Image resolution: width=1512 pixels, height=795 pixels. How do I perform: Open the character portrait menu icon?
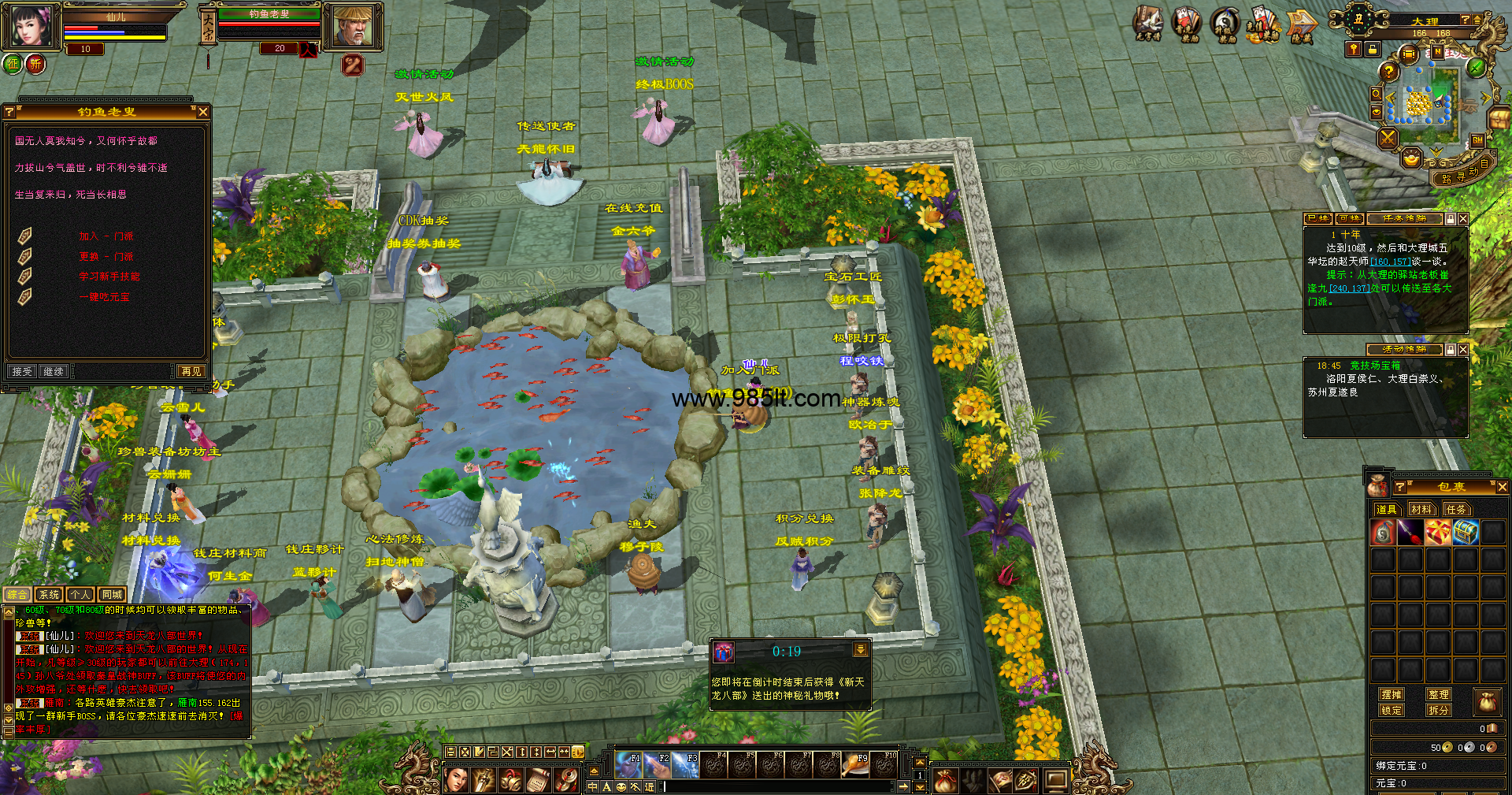tap(31, 25)
